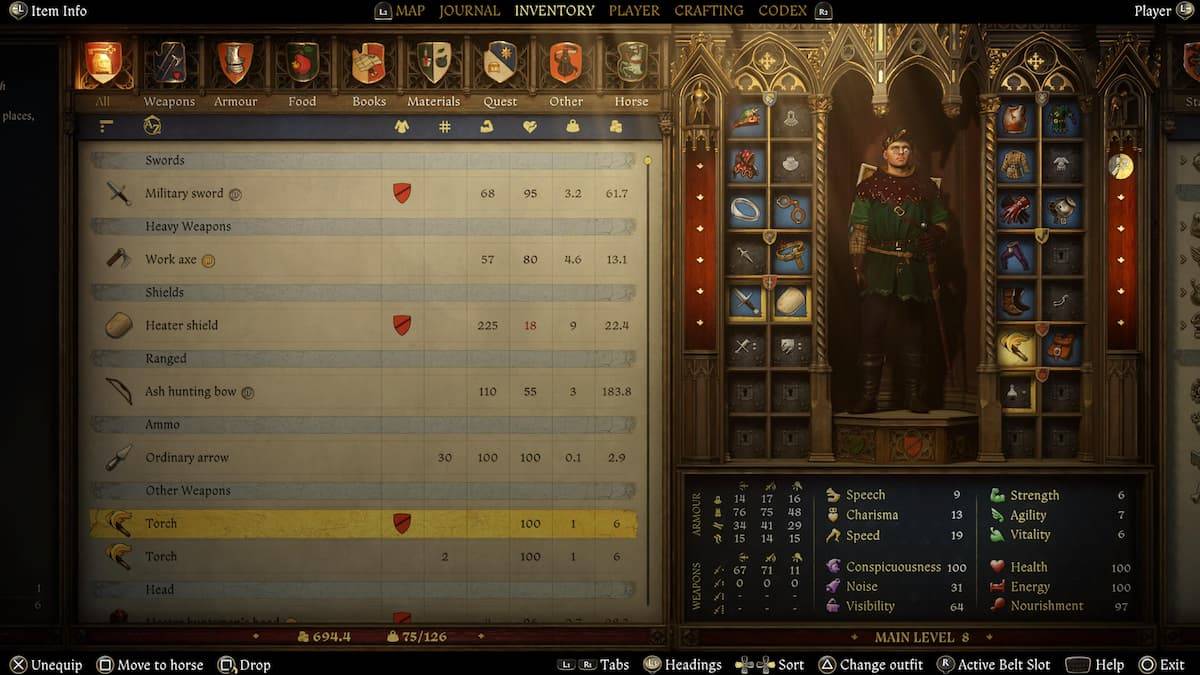The height and width of the screenshot is (675, 1200).
Task: Open the Codex screen
Action: click(782, 11)
